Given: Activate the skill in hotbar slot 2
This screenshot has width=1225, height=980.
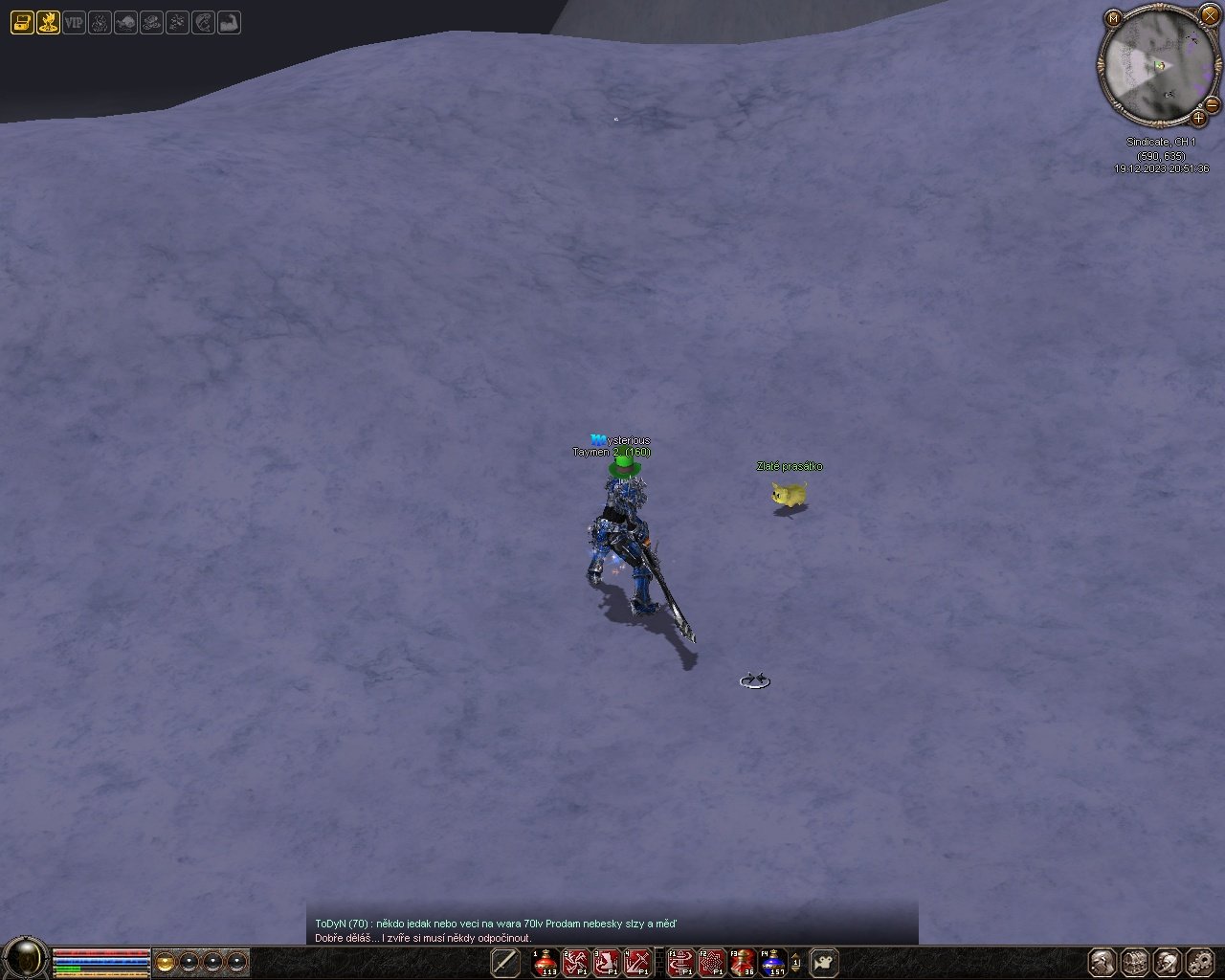Looking at the screenshot, I should click(x=576, y=962).
